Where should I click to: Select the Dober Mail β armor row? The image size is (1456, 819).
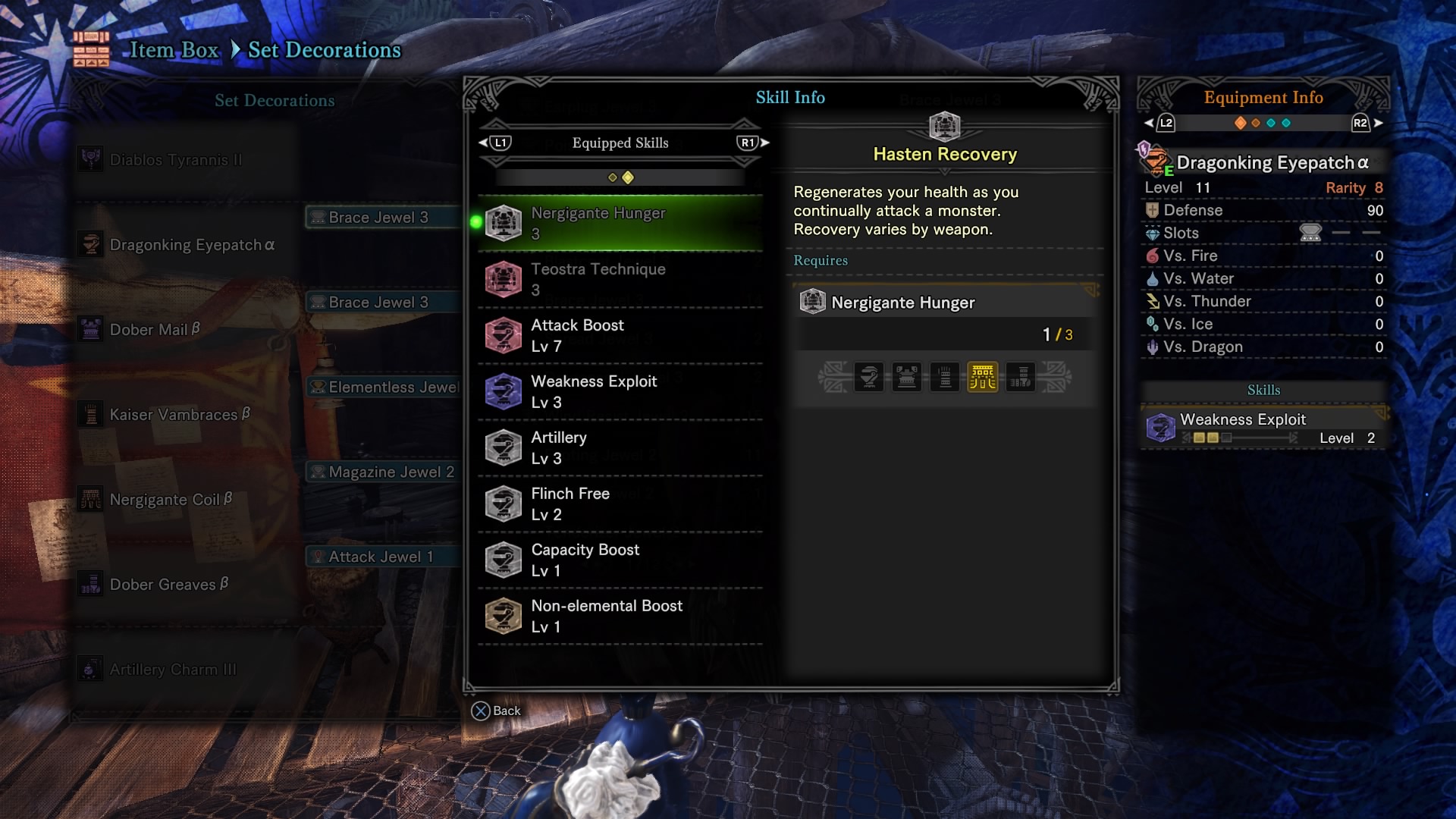[155, 330]
